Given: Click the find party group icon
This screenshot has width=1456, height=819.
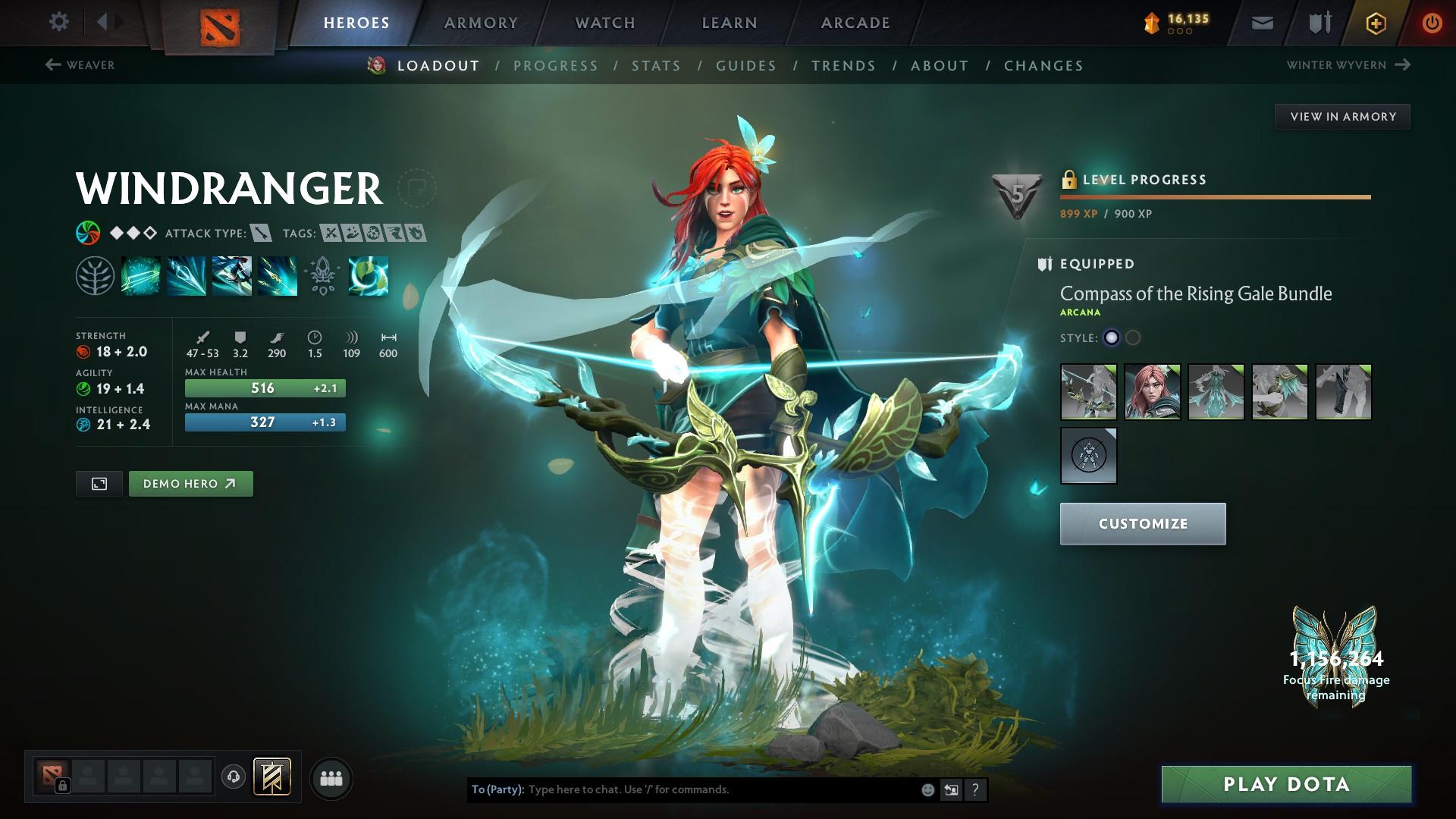Looking at the screenshot, I should [331, 777].
